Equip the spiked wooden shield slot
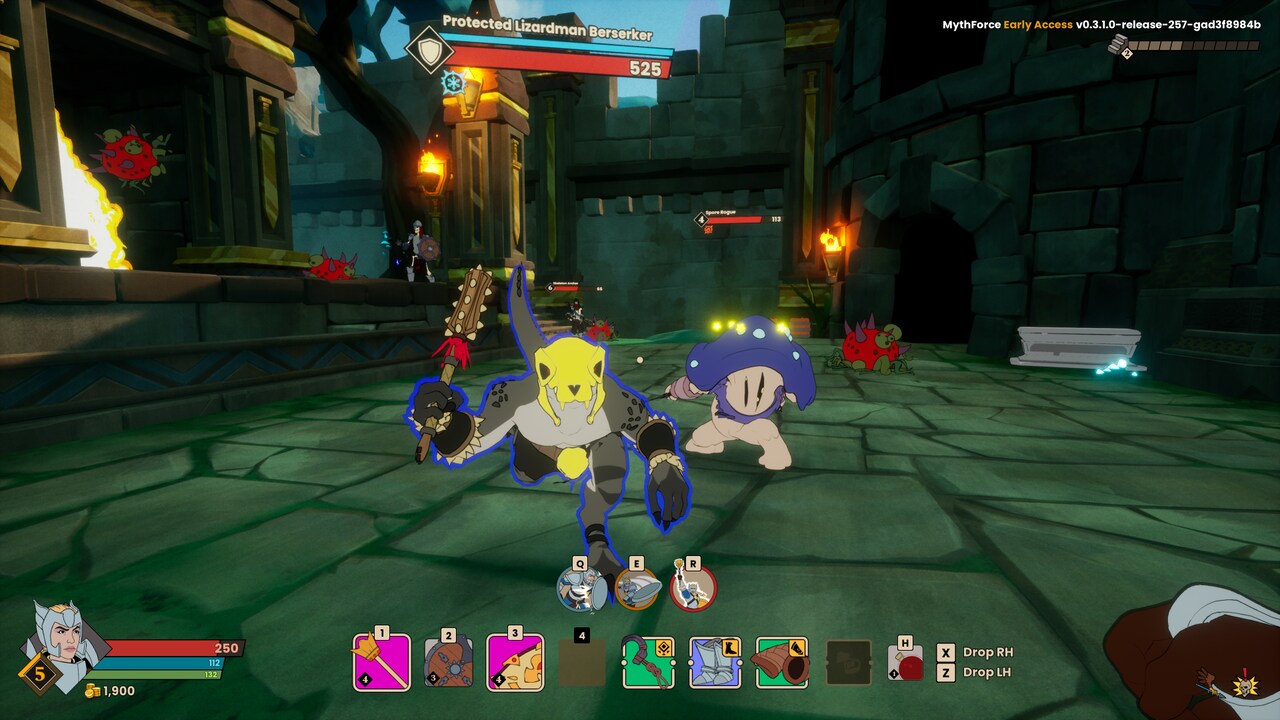 tap(448, 661)
